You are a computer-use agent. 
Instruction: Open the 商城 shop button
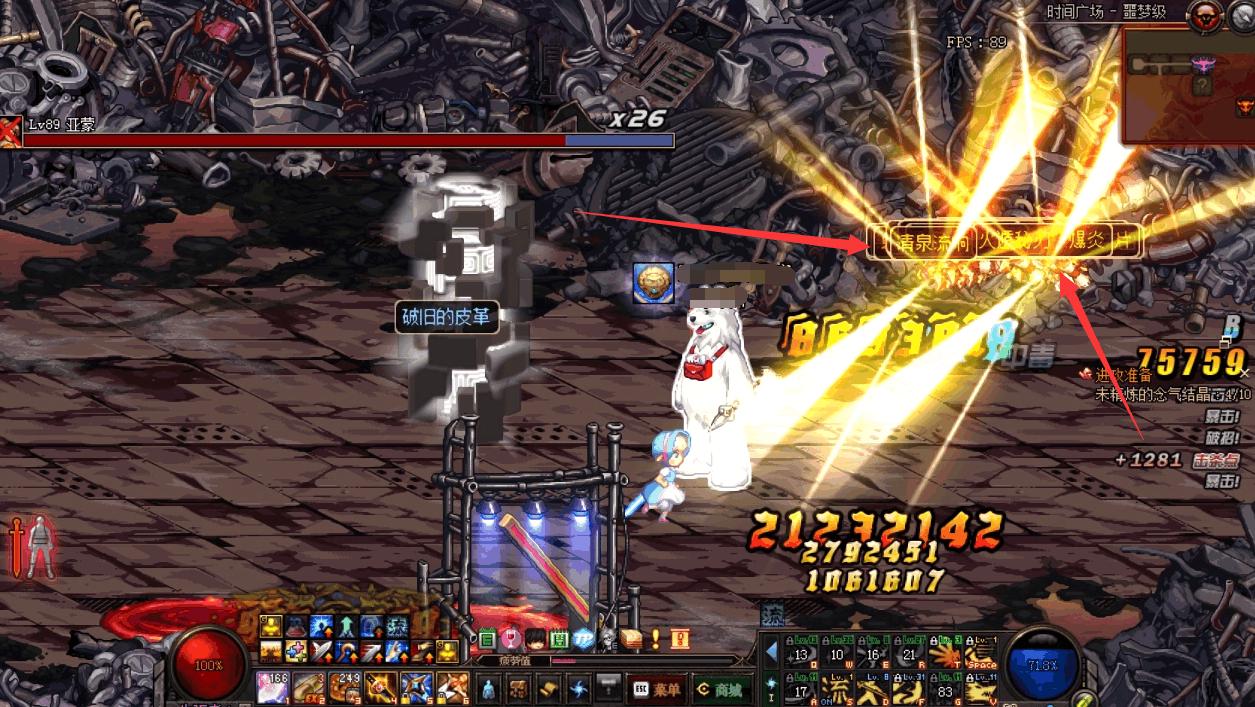(722, 689)
